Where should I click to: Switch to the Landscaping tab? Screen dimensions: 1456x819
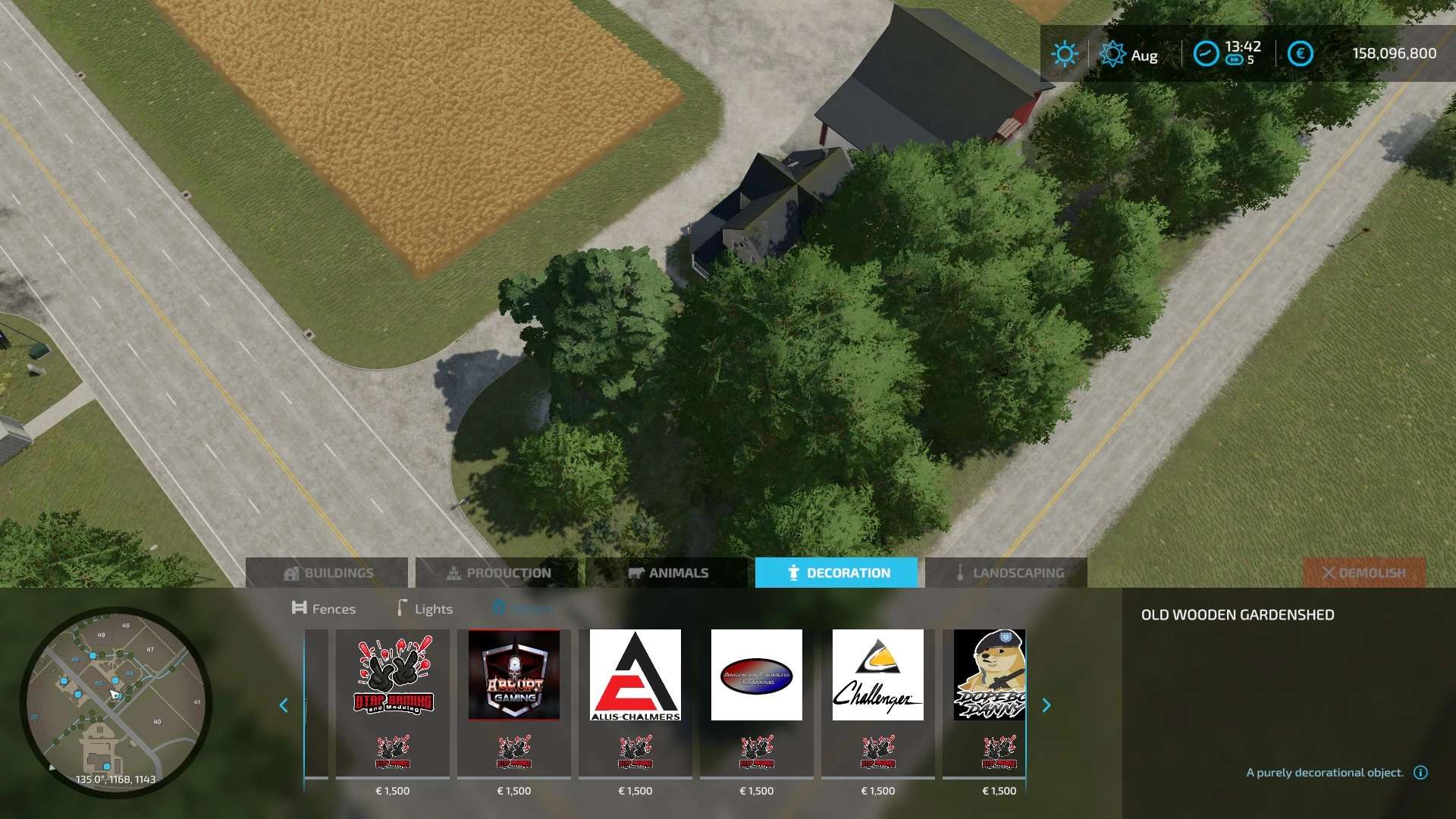click(x=1006, y=573)
